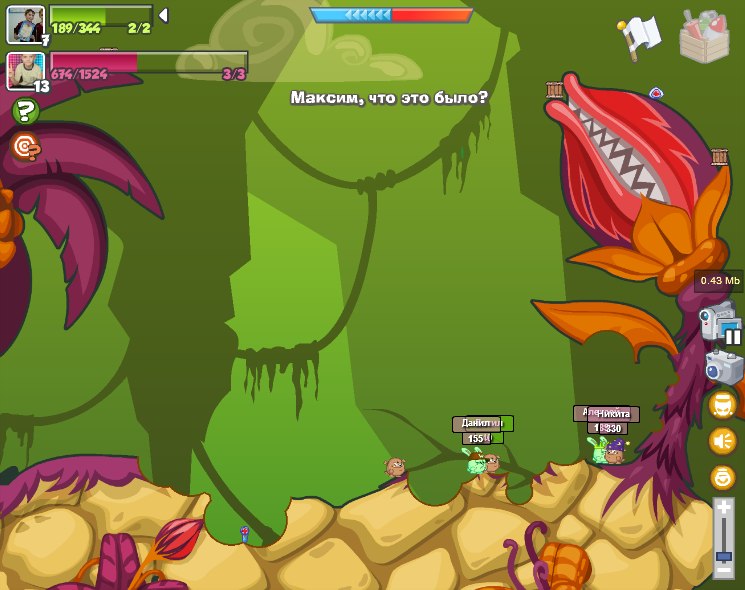Click the orange character face button
The width and height of the screenshot is (745, 590).
pos(722,405)
